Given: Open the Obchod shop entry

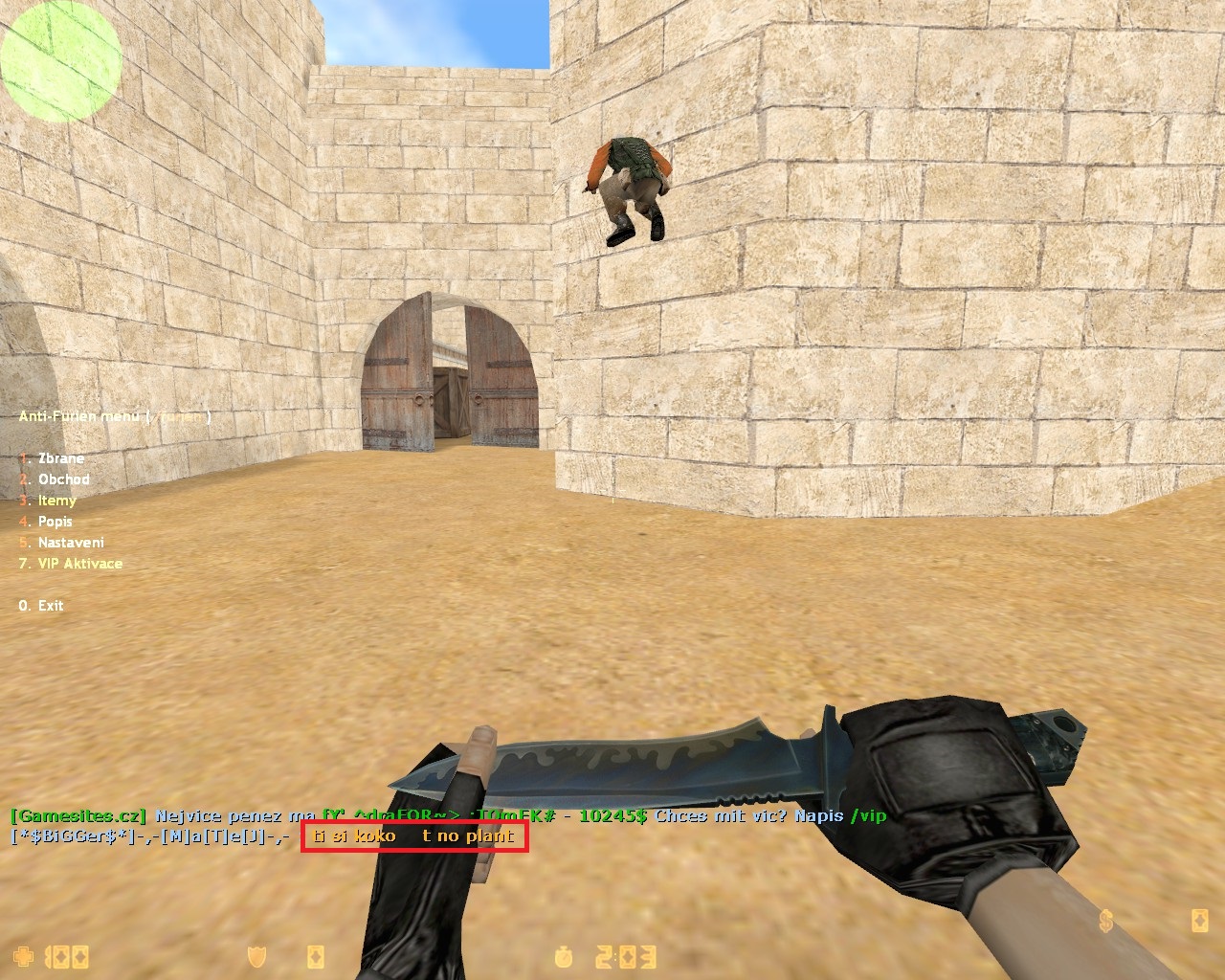Looking at the screenshot, I should [x=63, y=479].
